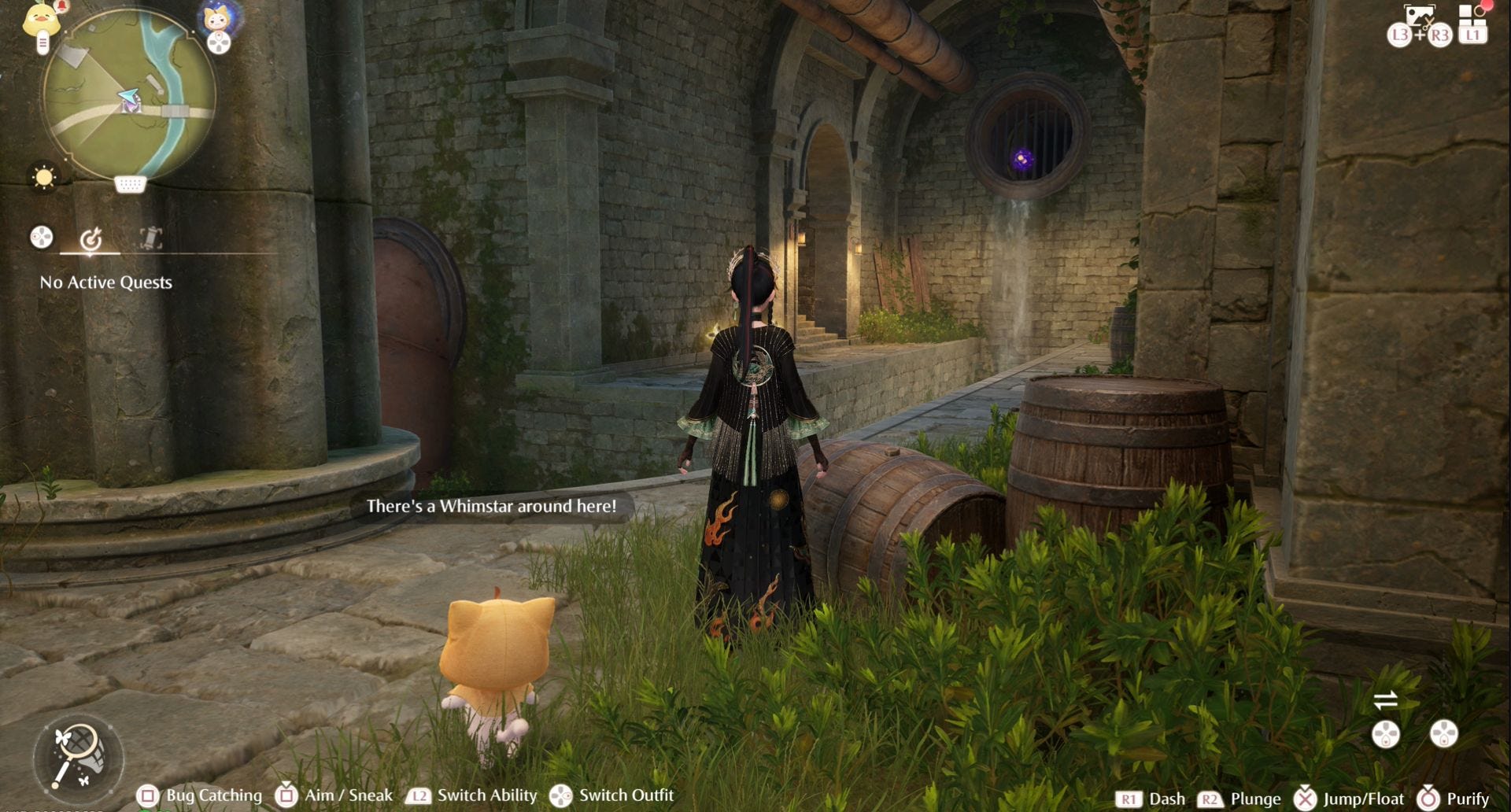Image resolution: width=1511 pixels, height=812 pixels.
Task: Open the circular minimap
Action: (128, 94)
